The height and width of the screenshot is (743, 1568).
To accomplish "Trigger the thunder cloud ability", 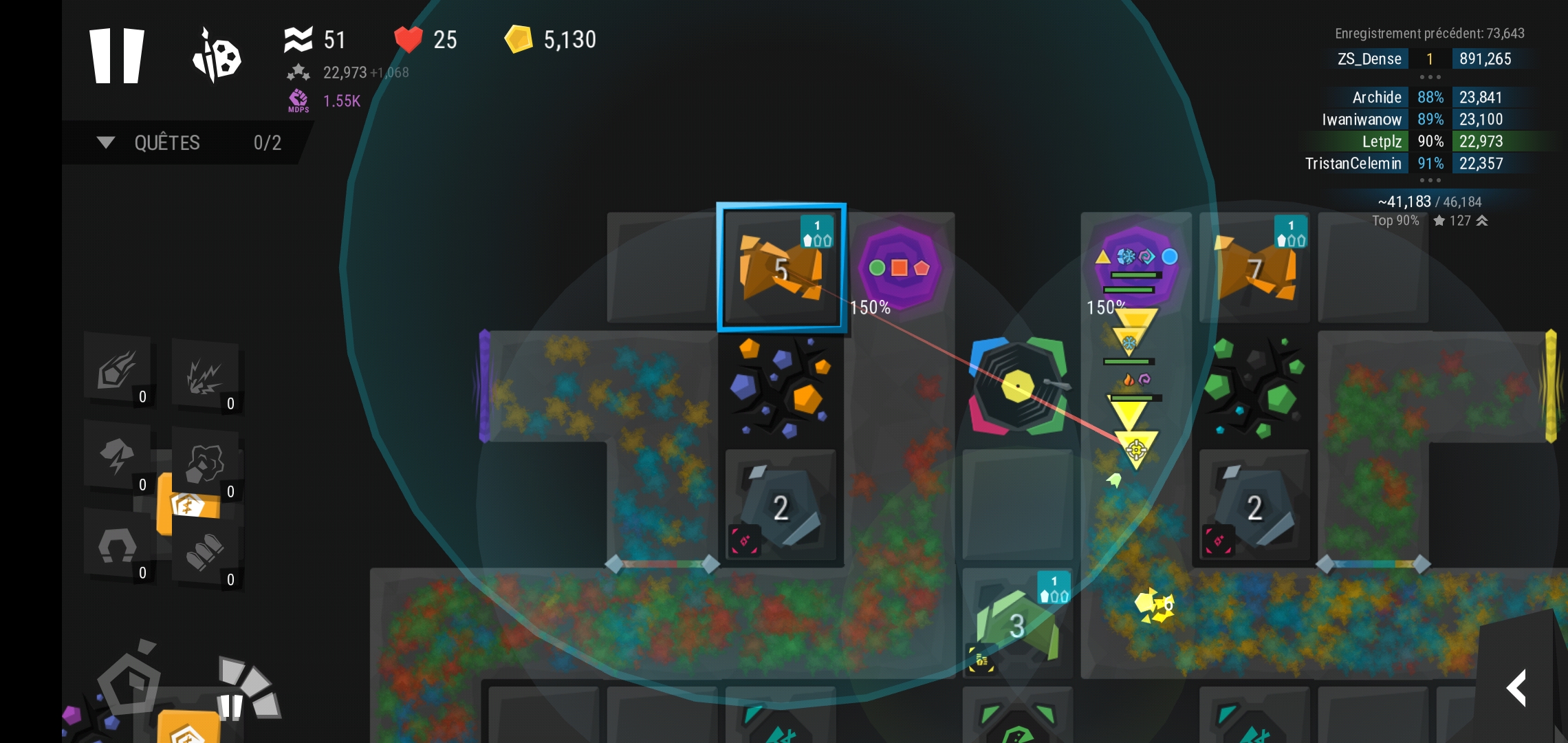I will click(118, 457).
